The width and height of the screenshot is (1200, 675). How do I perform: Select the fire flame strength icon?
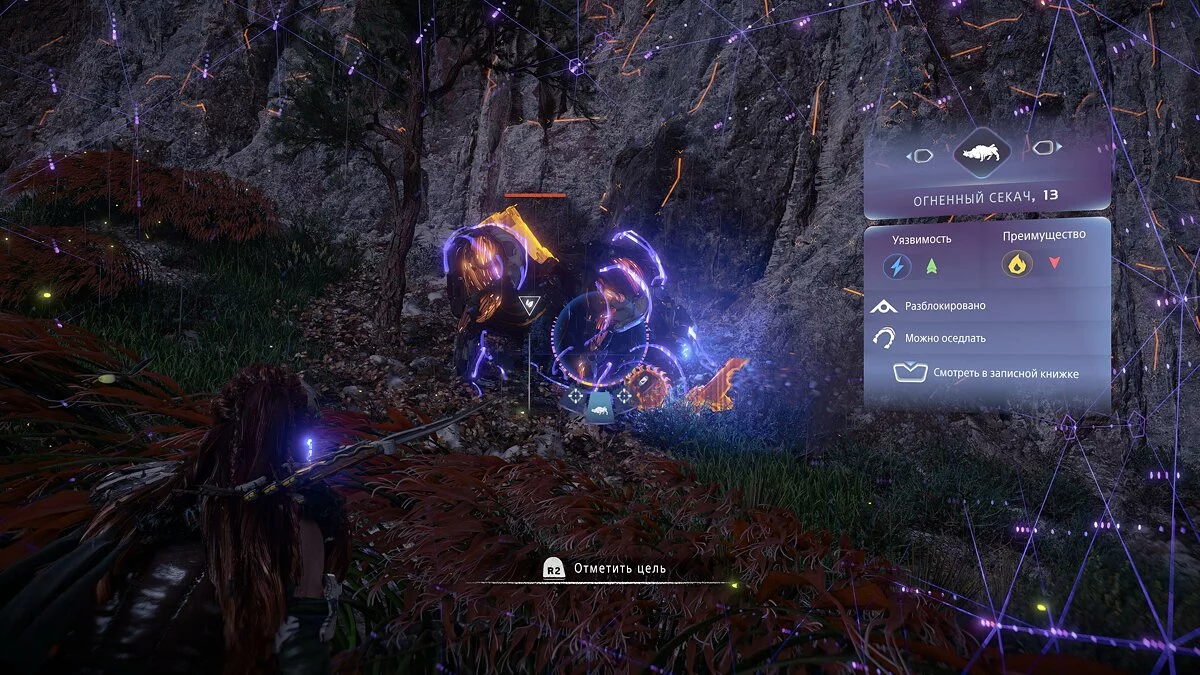(1017, 264)
